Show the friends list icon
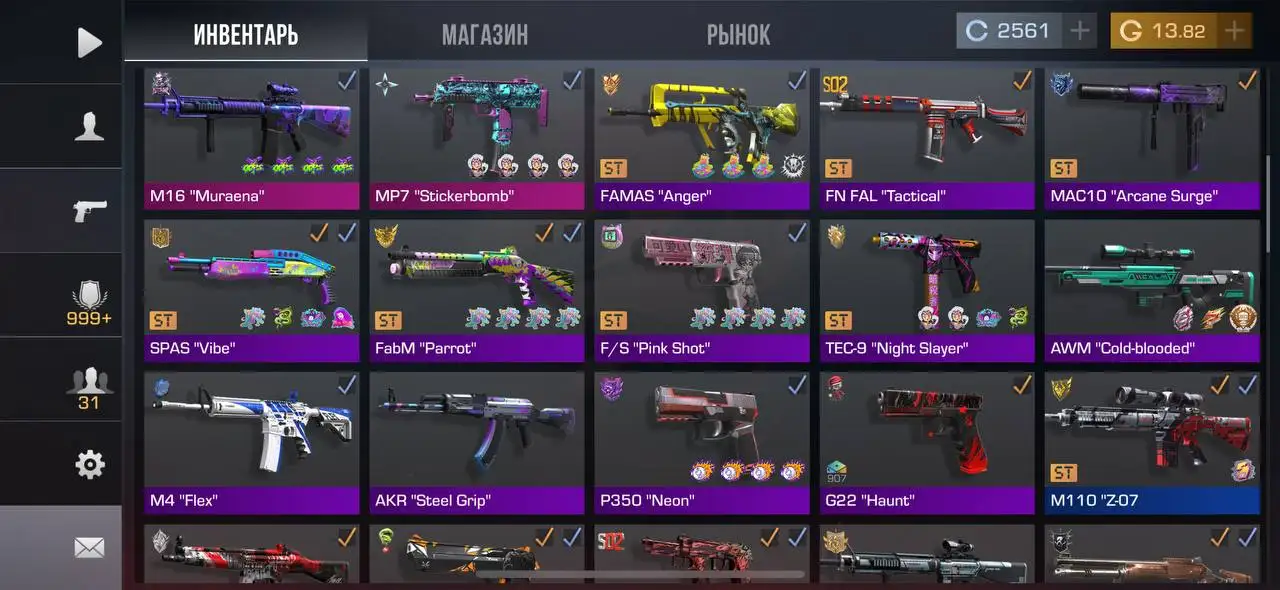The height and width of the screenshot is (590, 1280). pos(89,387)
